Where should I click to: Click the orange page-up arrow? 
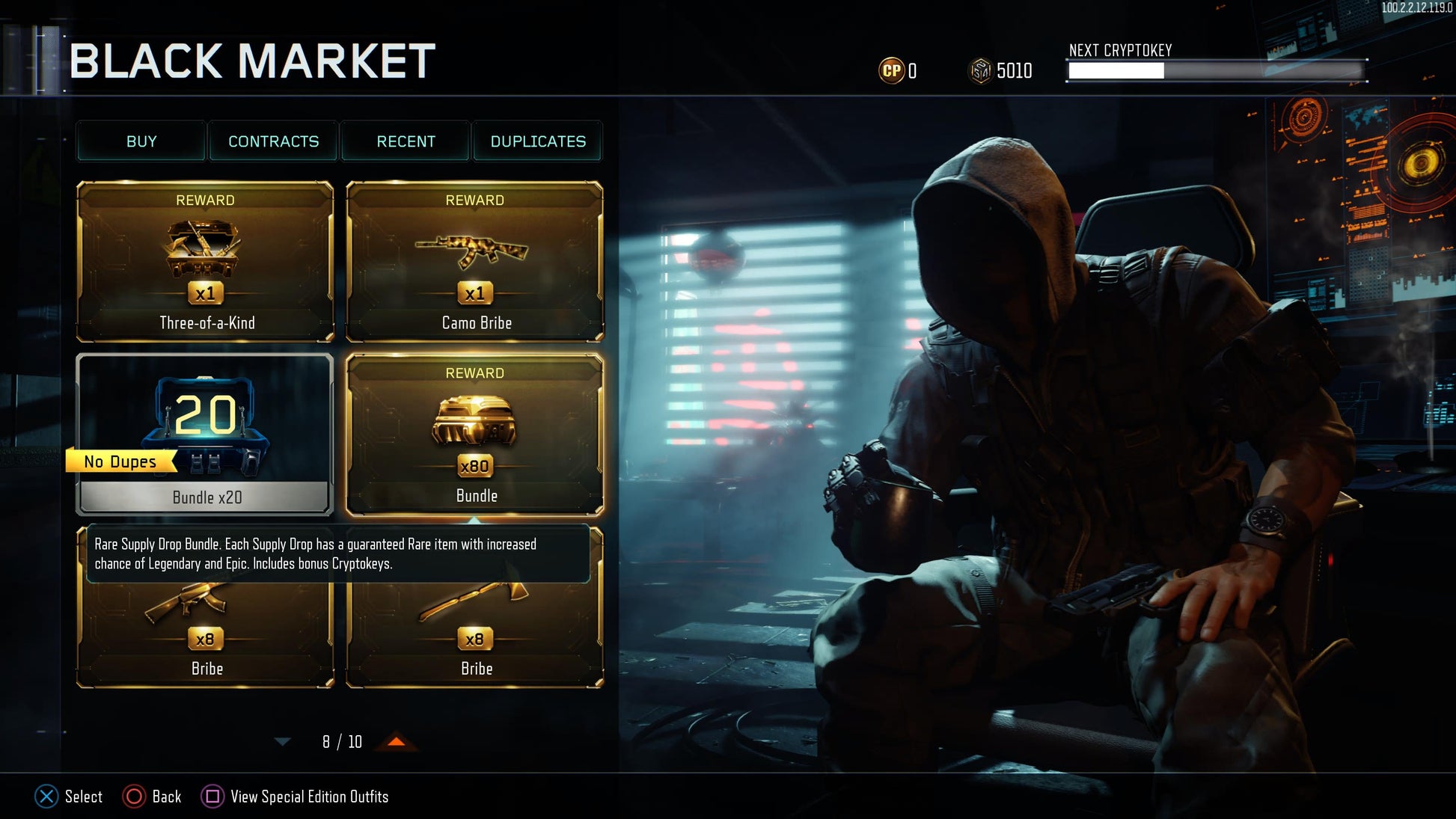click(397, 741)
